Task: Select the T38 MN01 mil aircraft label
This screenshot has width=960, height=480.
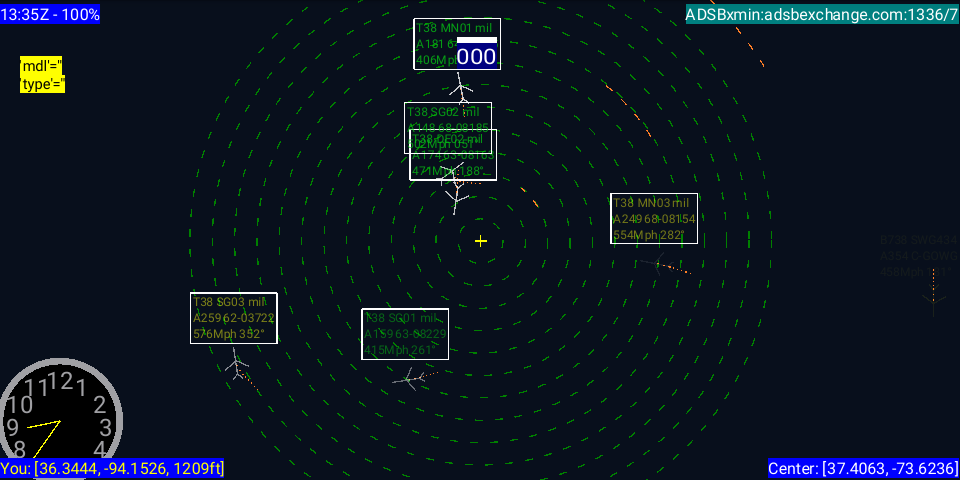Action: coord(457,44)
